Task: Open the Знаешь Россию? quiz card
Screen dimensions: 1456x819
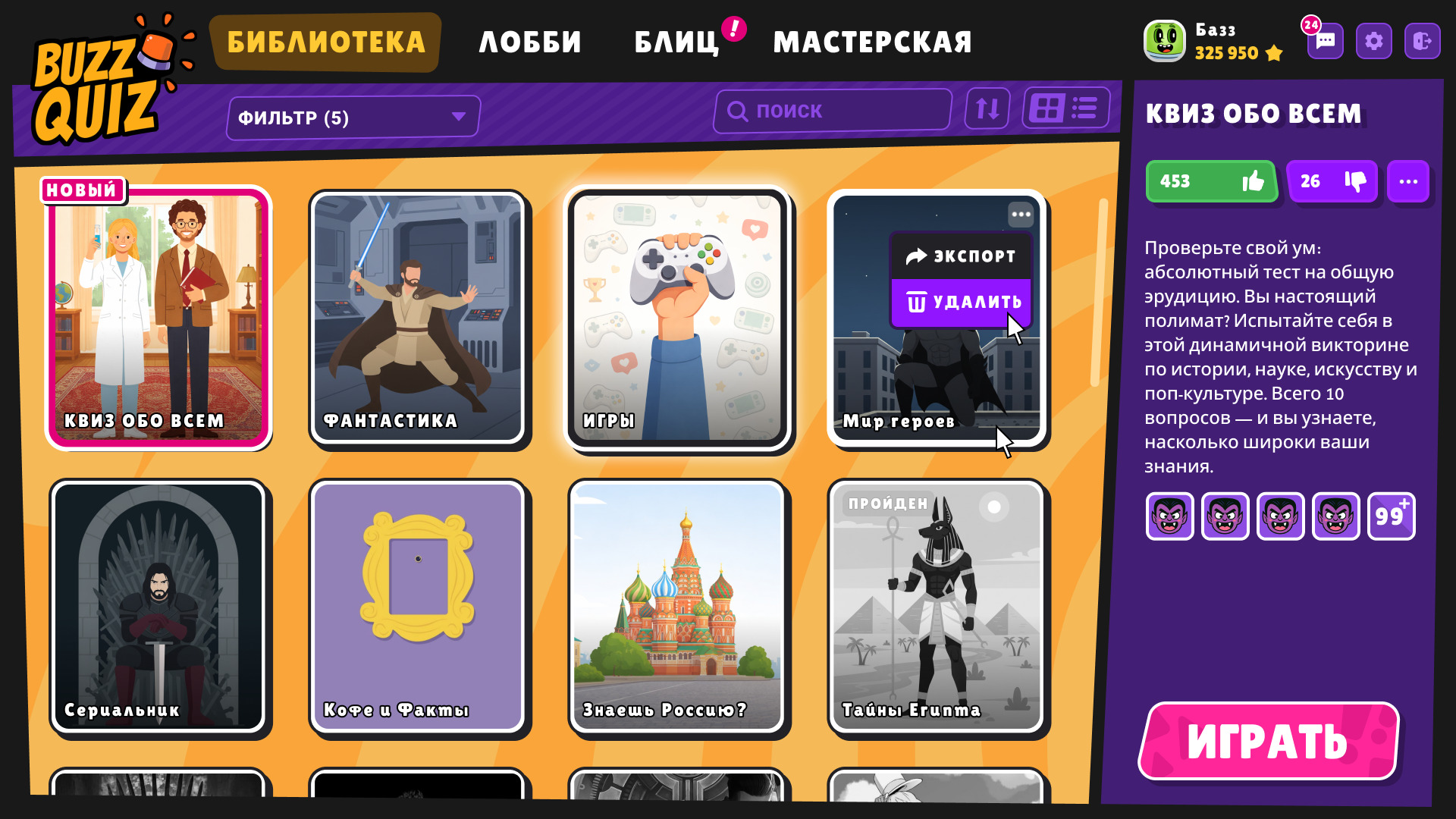Action: (677, 607)
